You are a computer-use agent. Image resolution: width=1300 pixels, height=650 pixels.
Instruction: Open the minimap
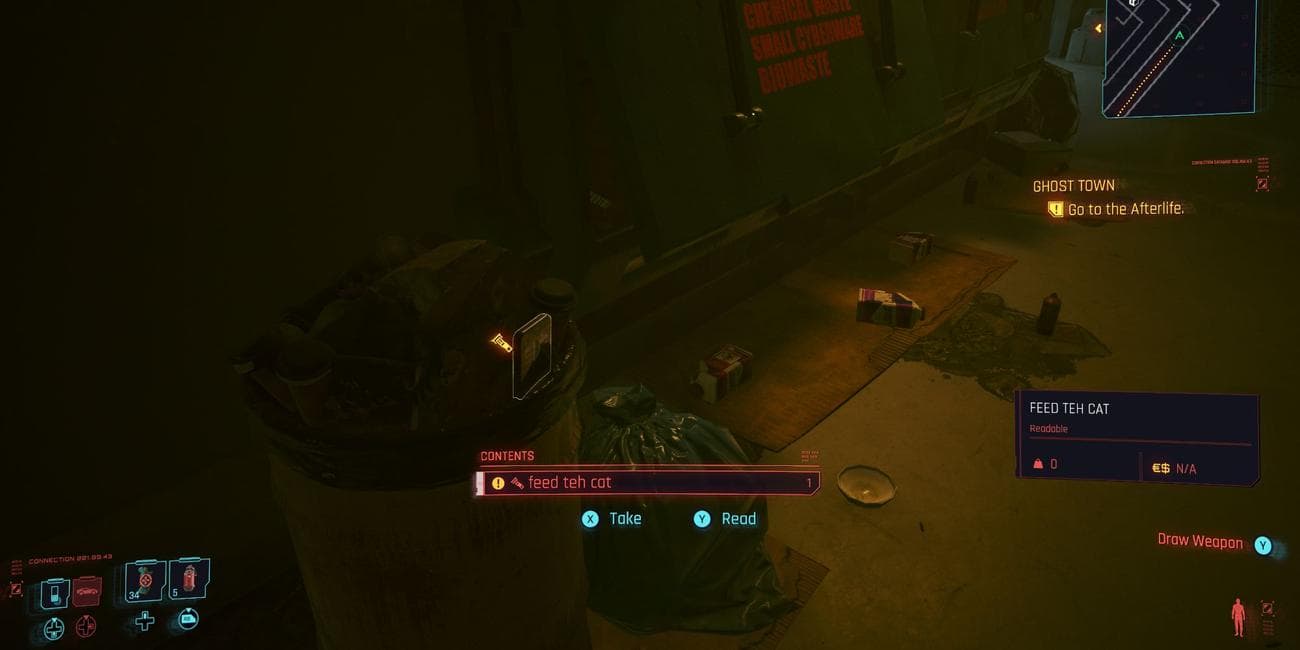[x=1178, y=58]
